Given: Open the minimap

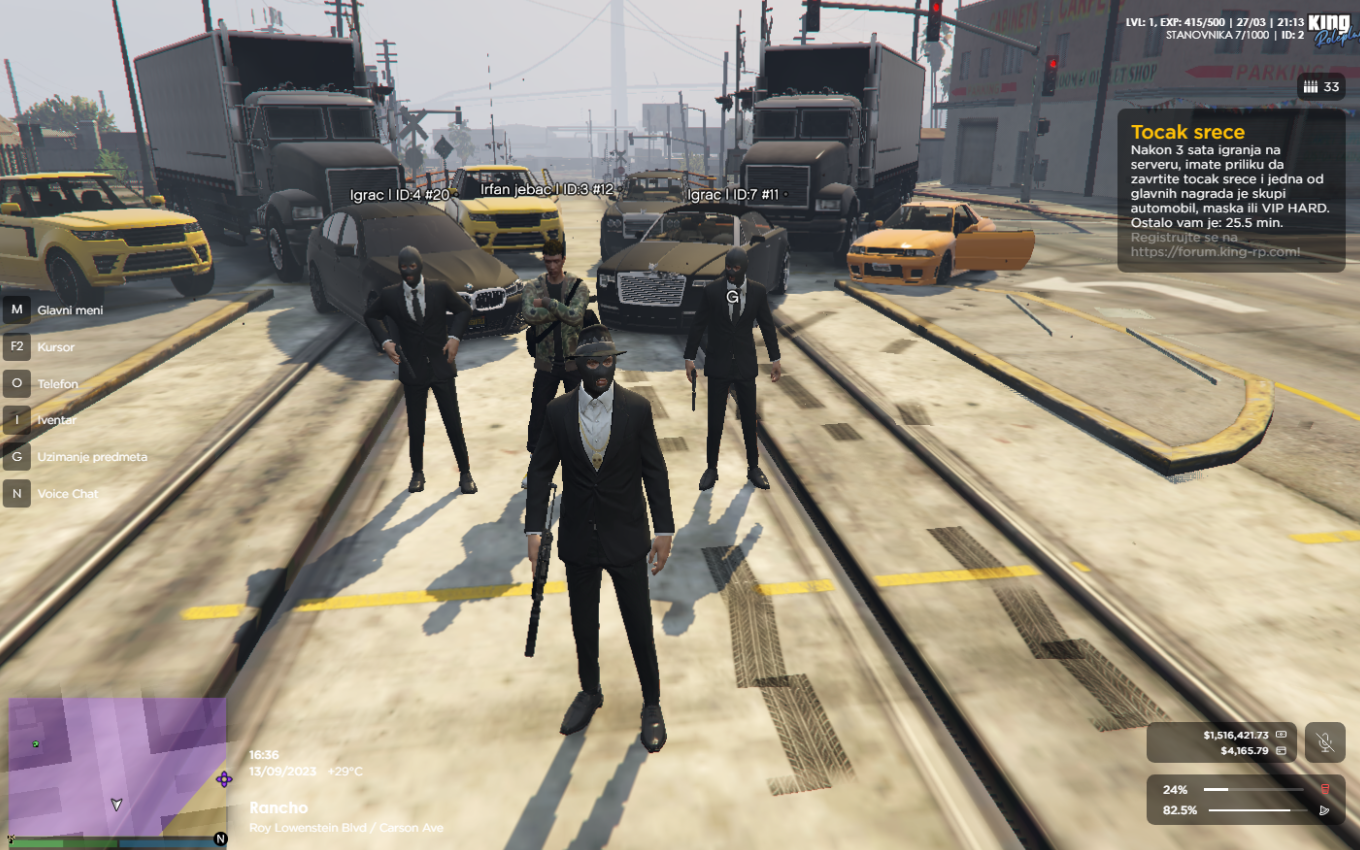Looking at the screenshot, I should pos(117,765).
